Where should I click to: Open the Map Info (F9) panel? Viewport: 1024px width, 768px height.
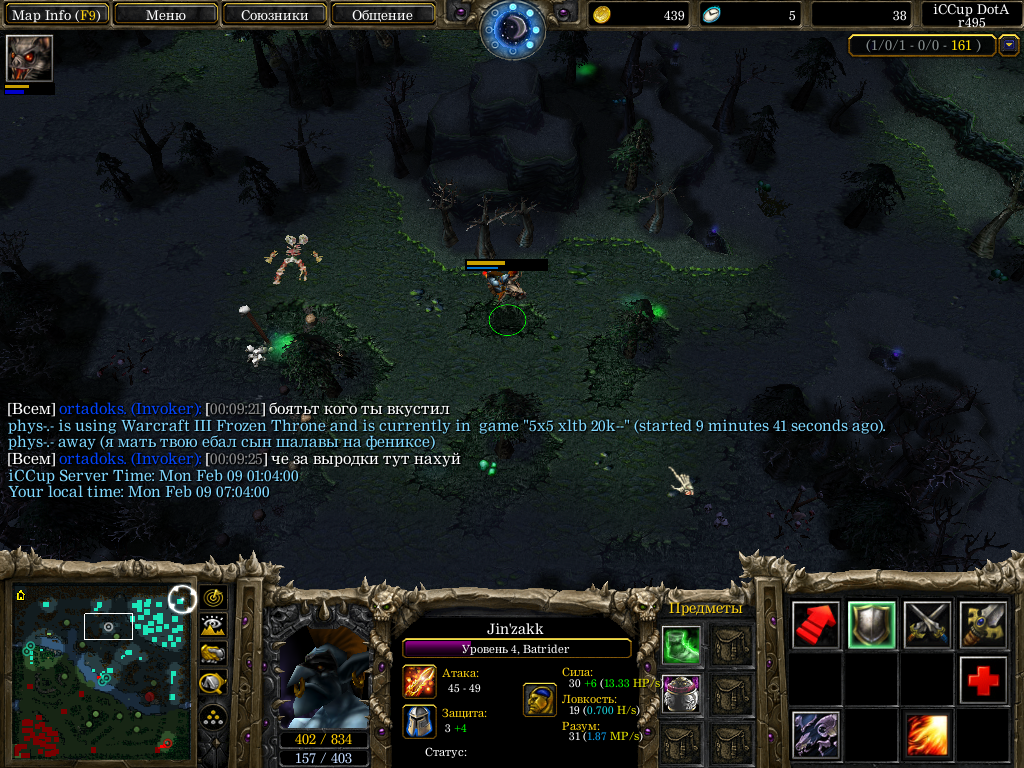click(x=55, y=15)
